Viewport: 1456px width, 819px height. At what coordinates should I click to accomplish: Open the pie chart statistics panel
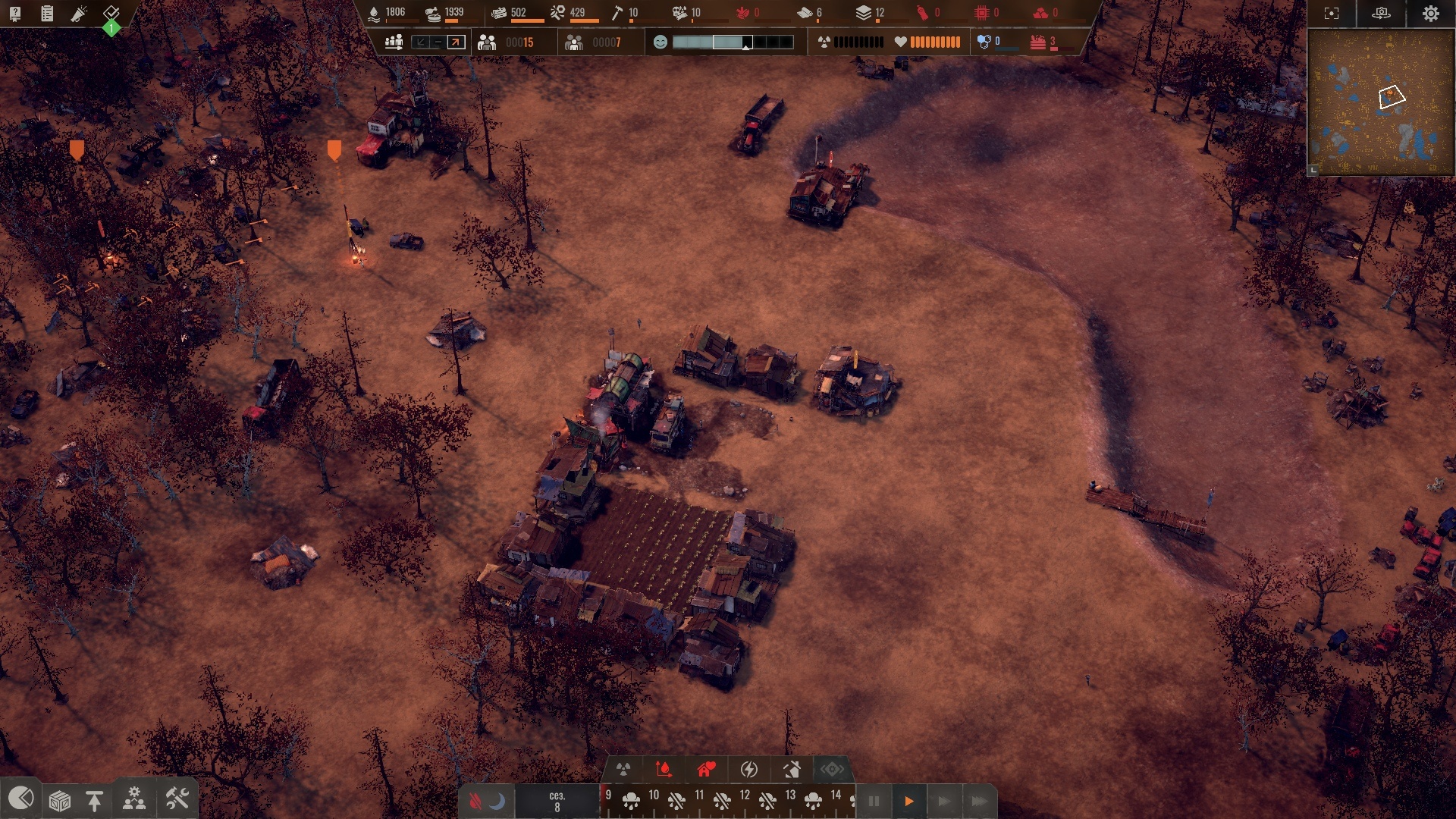click(x=20, y=799)
